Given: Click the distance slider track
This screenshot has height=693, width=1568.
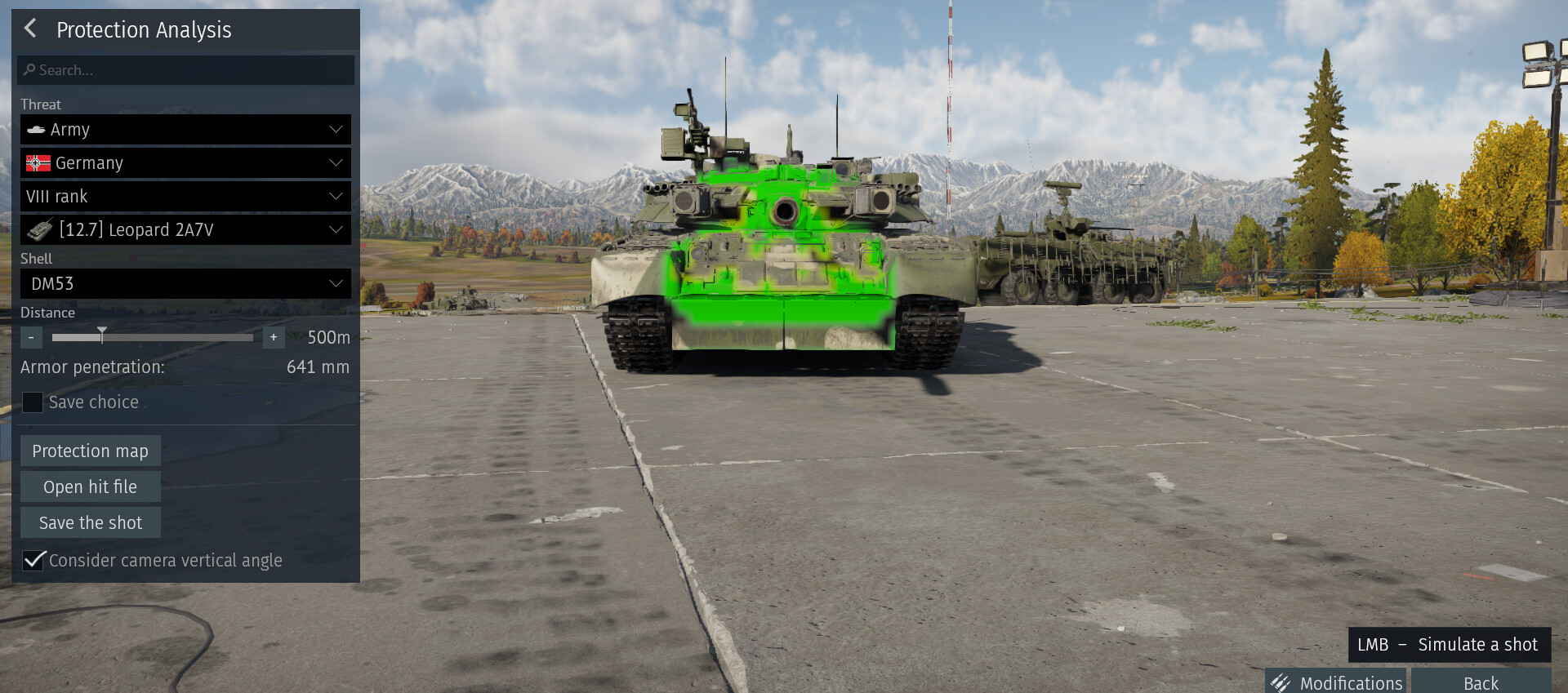Looking at the screenshot, I should (x=180, y=337).
